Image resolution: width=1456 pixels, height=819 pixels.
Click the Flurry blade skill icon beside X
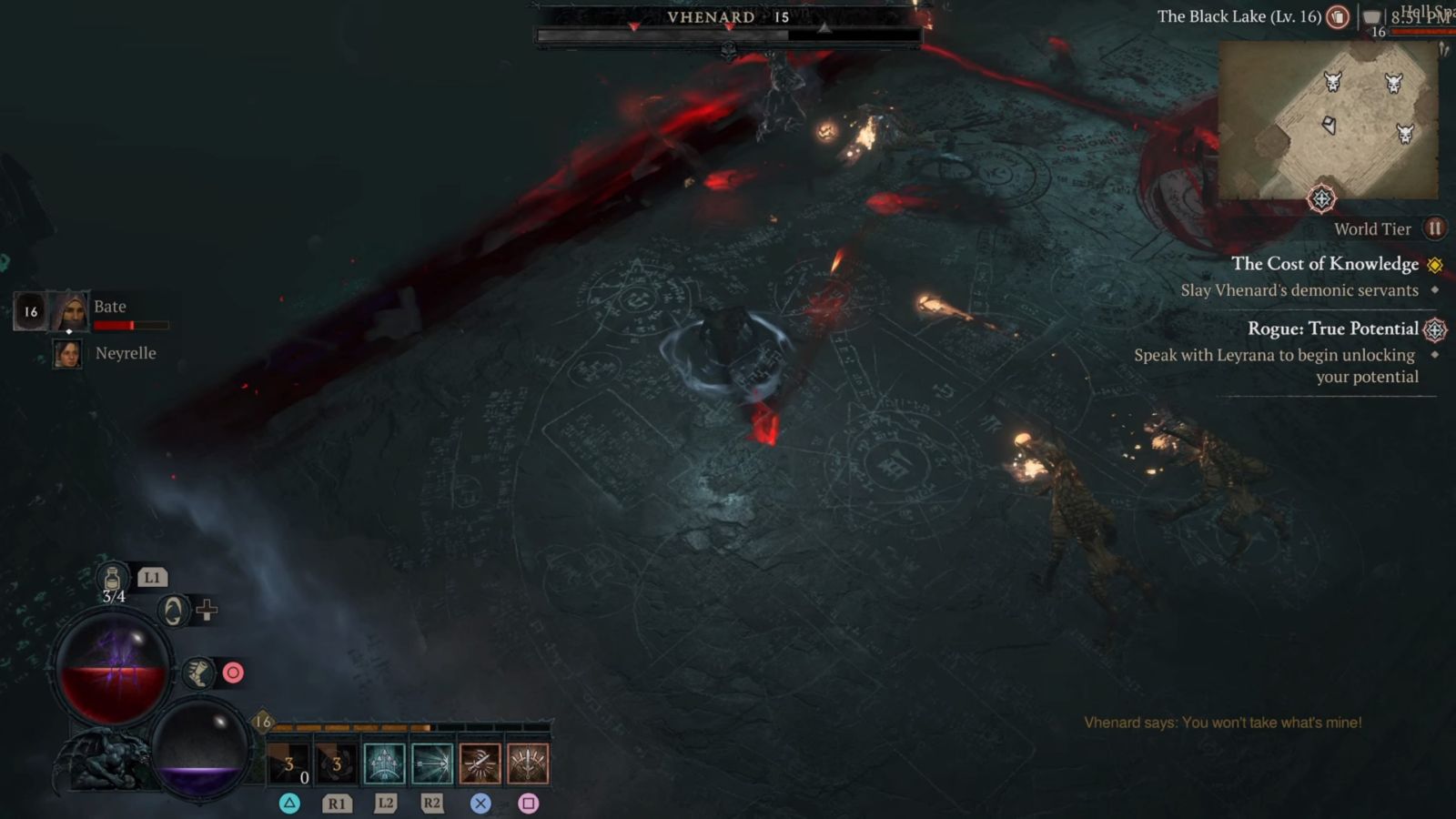(x=480, y=763)
